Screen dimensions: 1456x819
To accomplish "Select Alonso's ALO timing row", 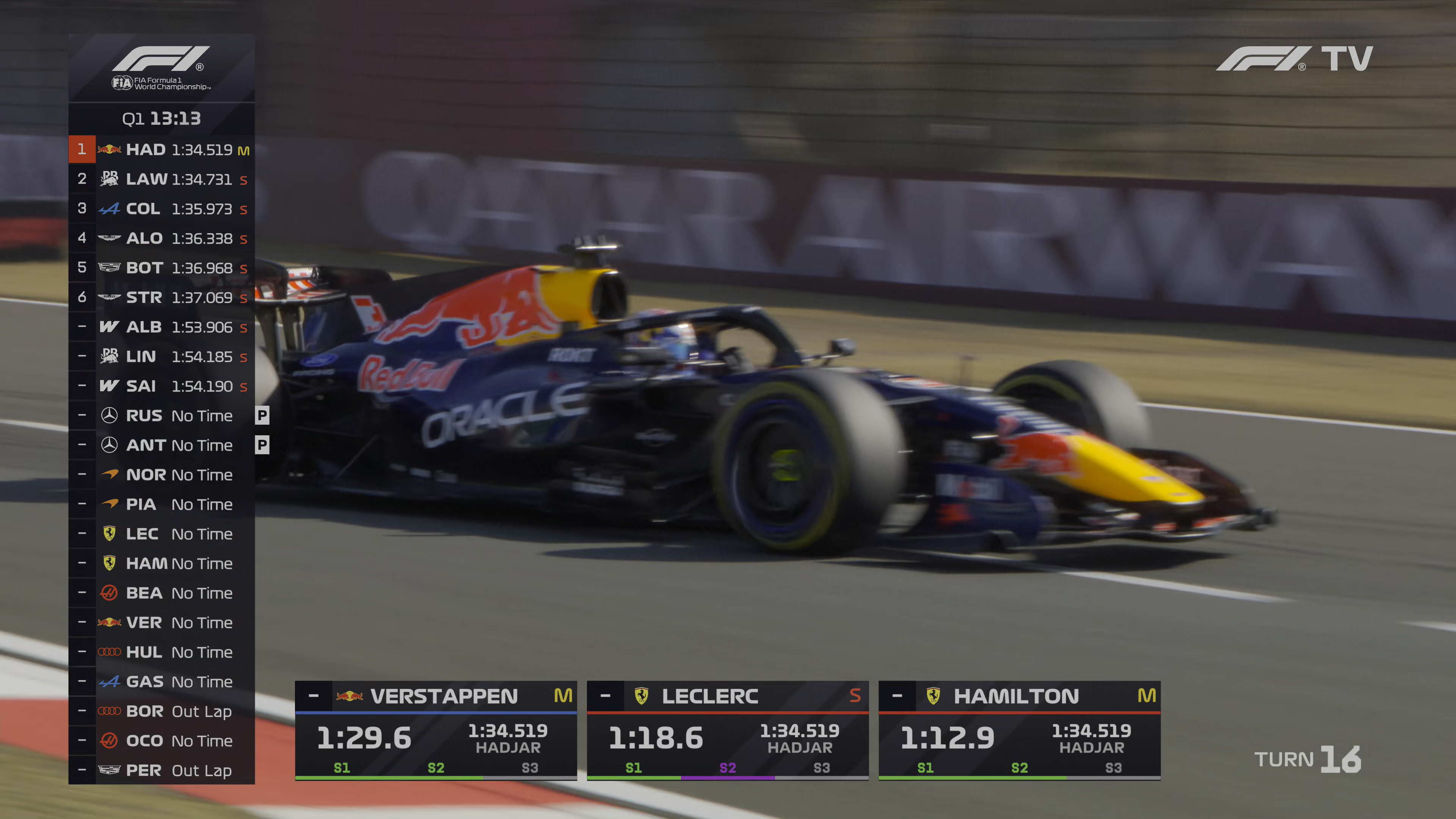I will pyautogui.click(x=162, y=238).
